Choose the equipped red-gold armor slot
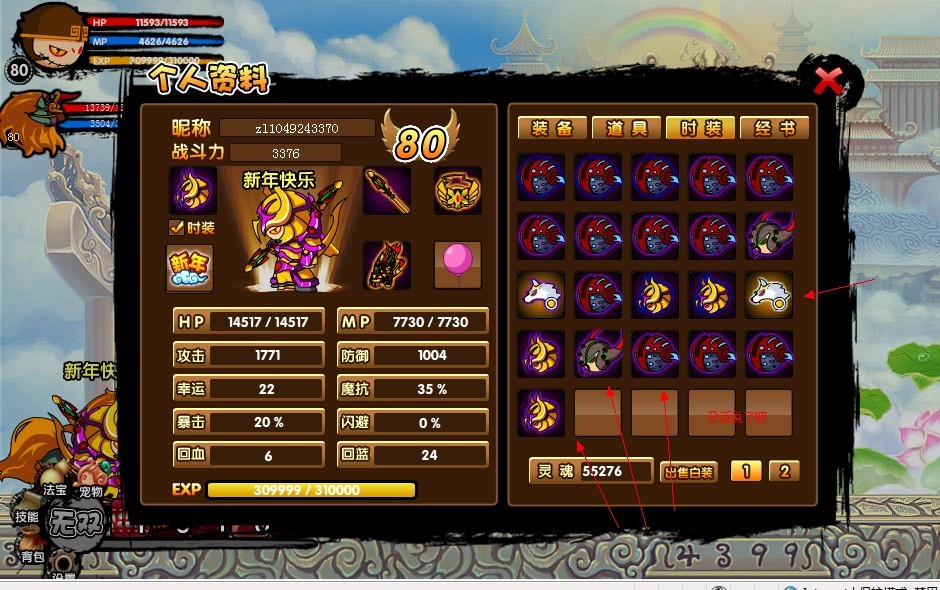 pos(386,265)
